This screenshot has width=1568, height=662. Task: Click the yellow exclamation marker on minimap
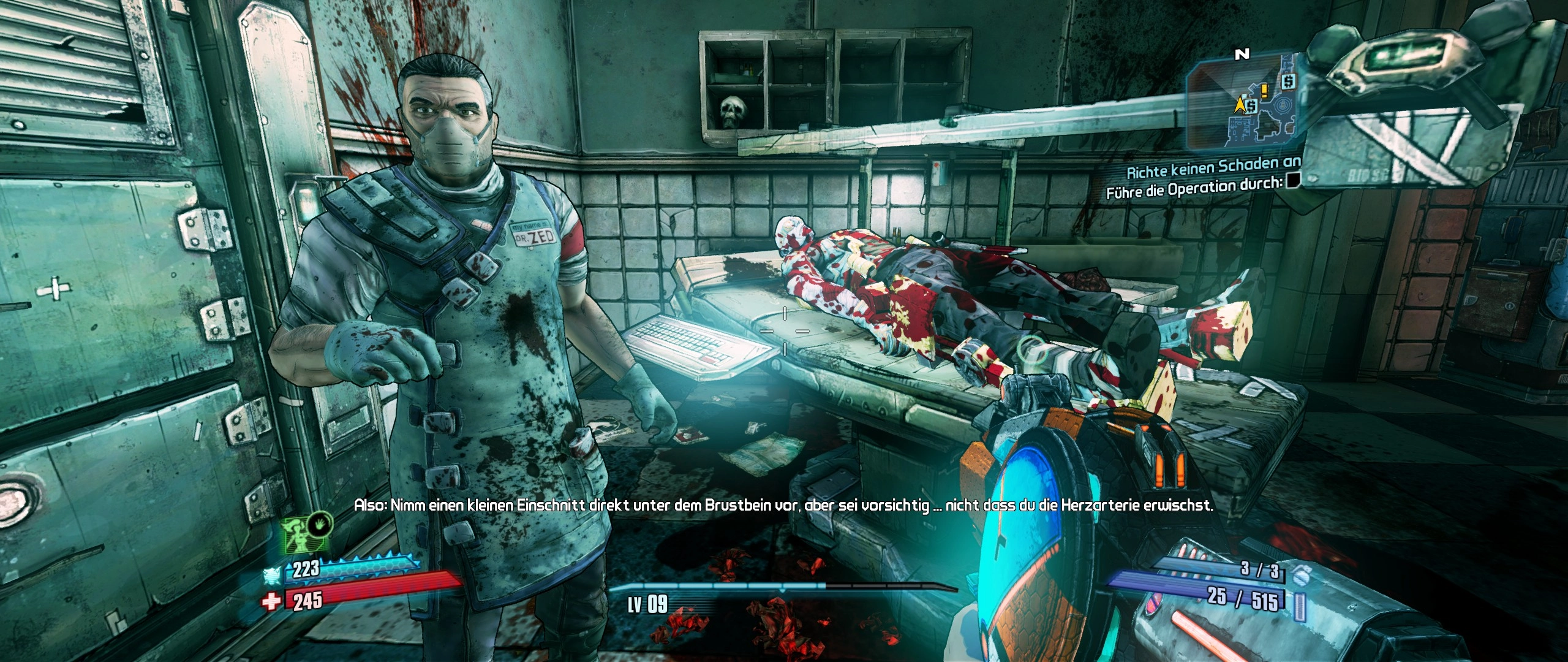(1264, 91)
